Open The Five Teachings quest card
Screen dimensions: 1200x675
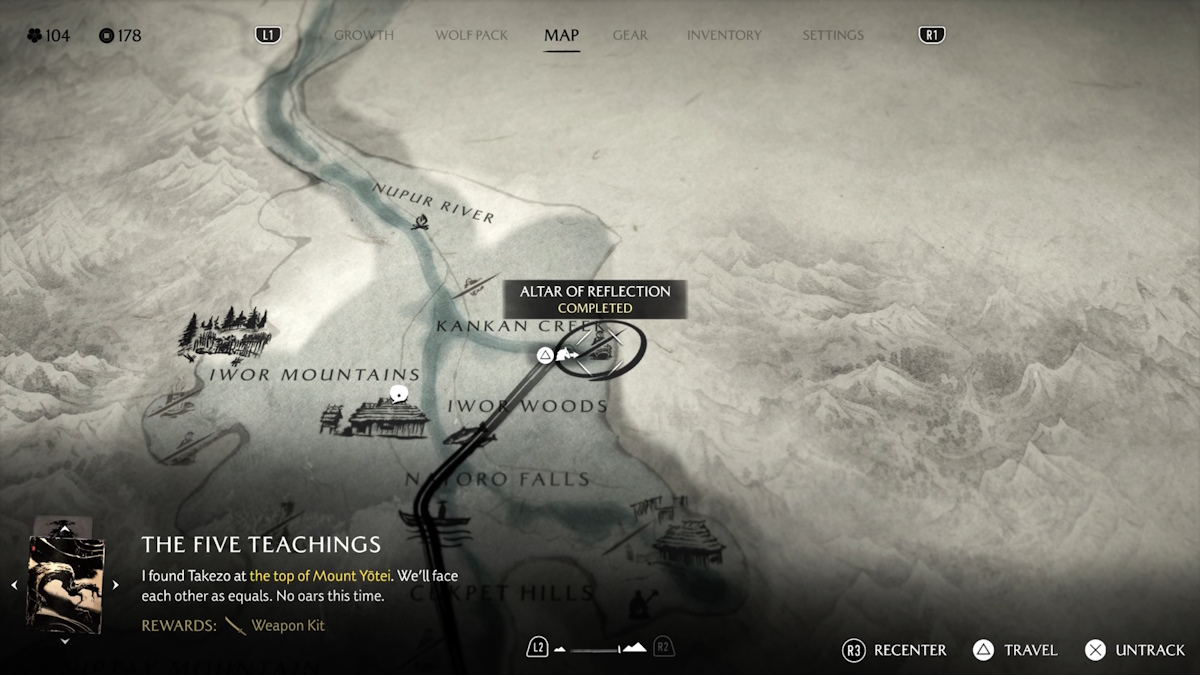pyautogui.click(x=66, y=581)
